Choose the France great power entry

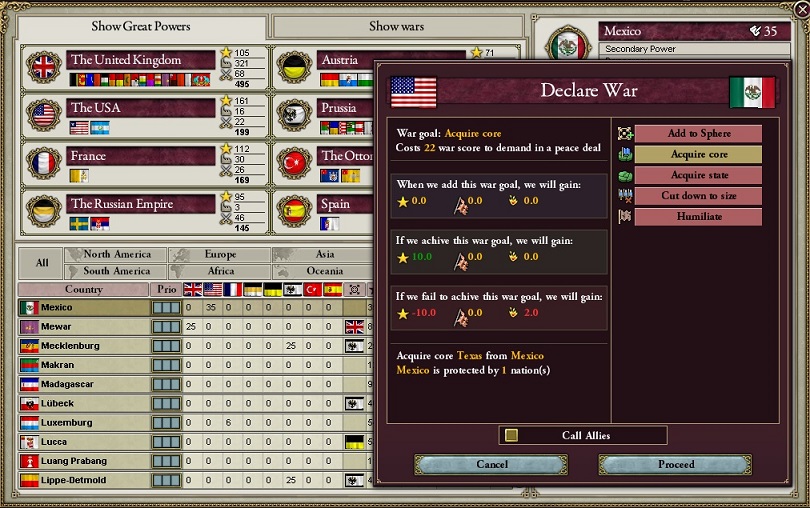click(x=140, y=156)
